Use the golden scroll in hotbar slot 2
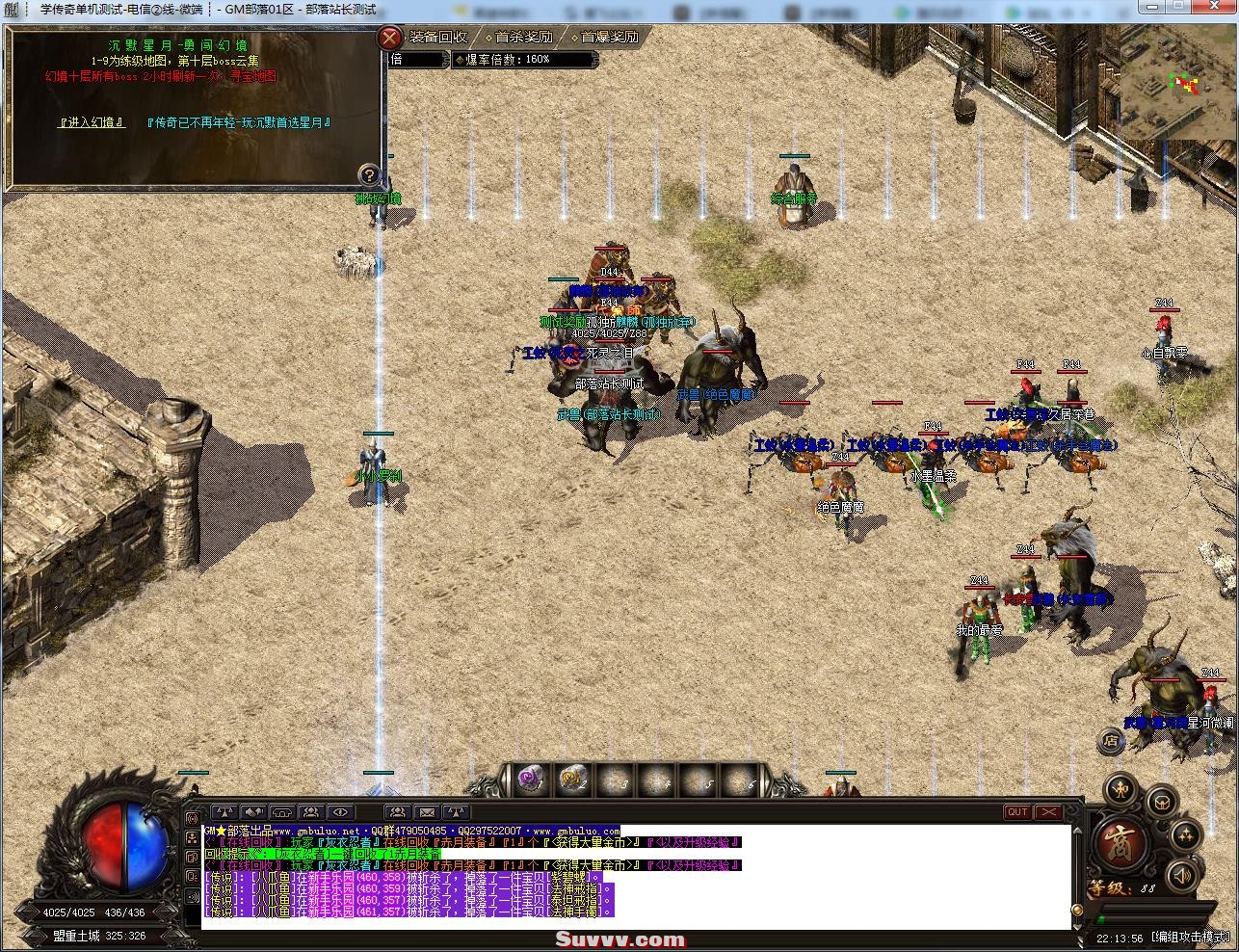The height and width of the screenshot is (952, 1239). [x=571, y=780]
